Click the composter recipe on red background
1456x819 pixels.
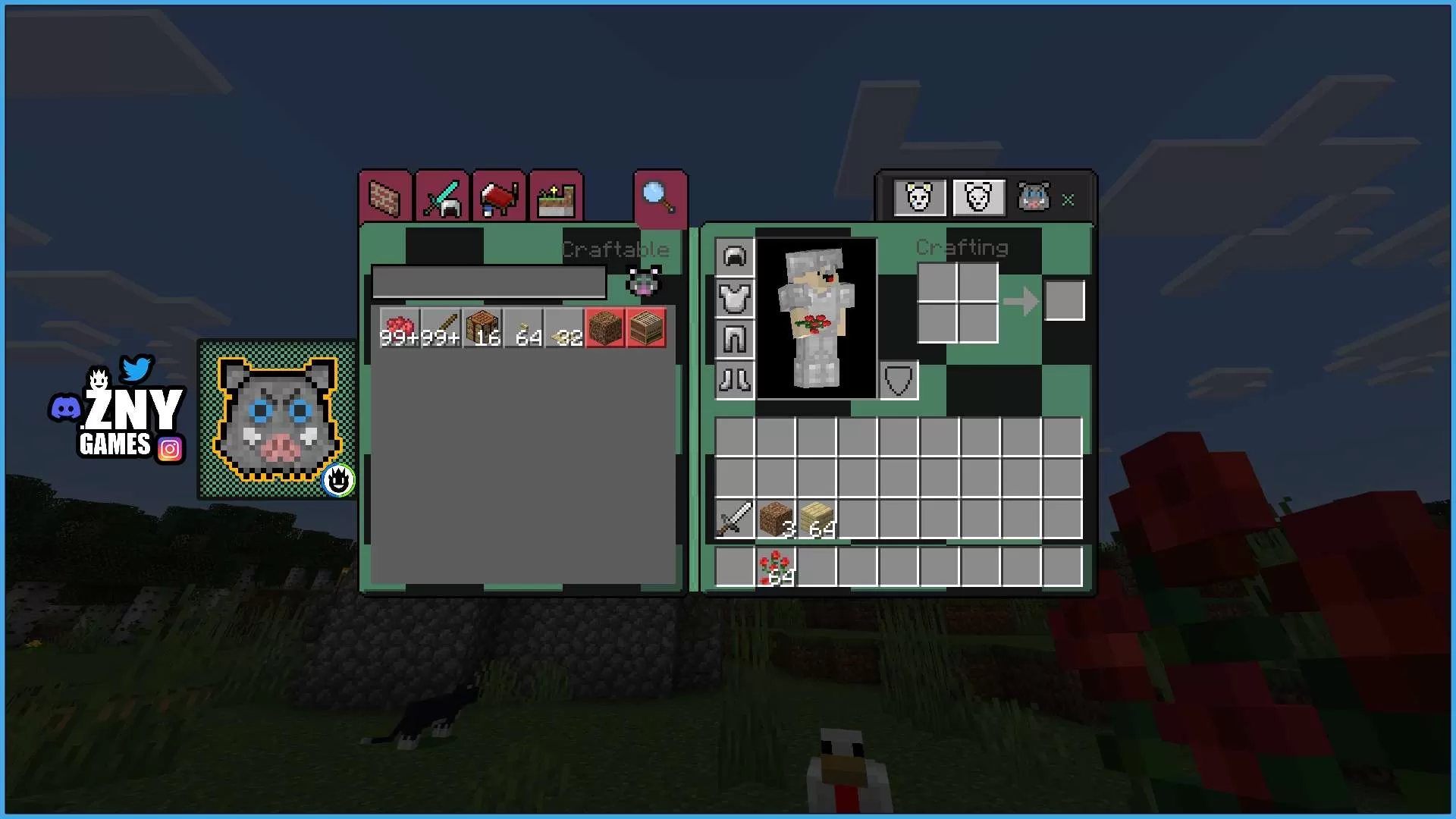point(645,328)
